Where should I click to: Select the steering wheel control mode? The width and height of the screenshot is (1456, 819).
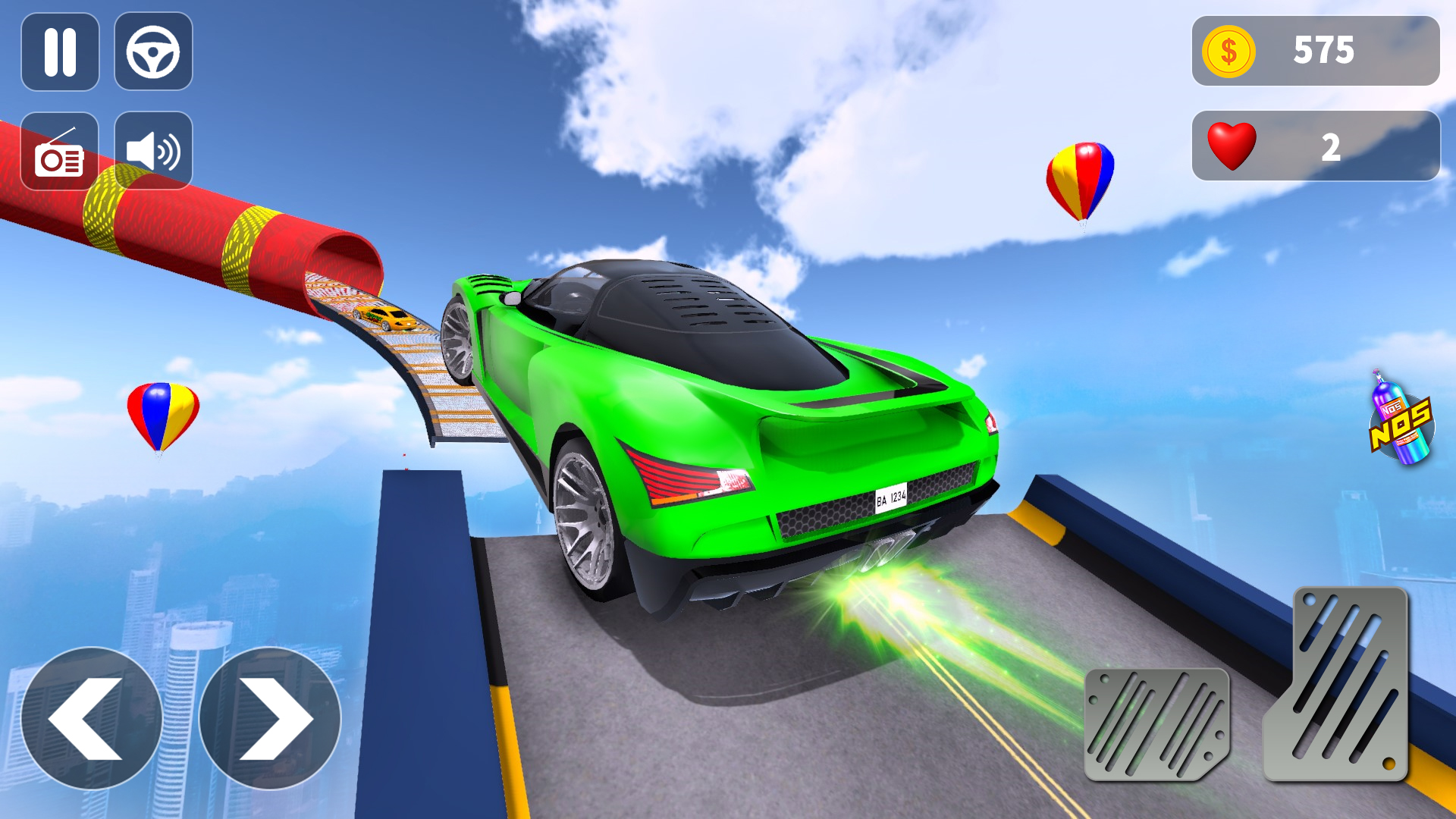point(152,52)
